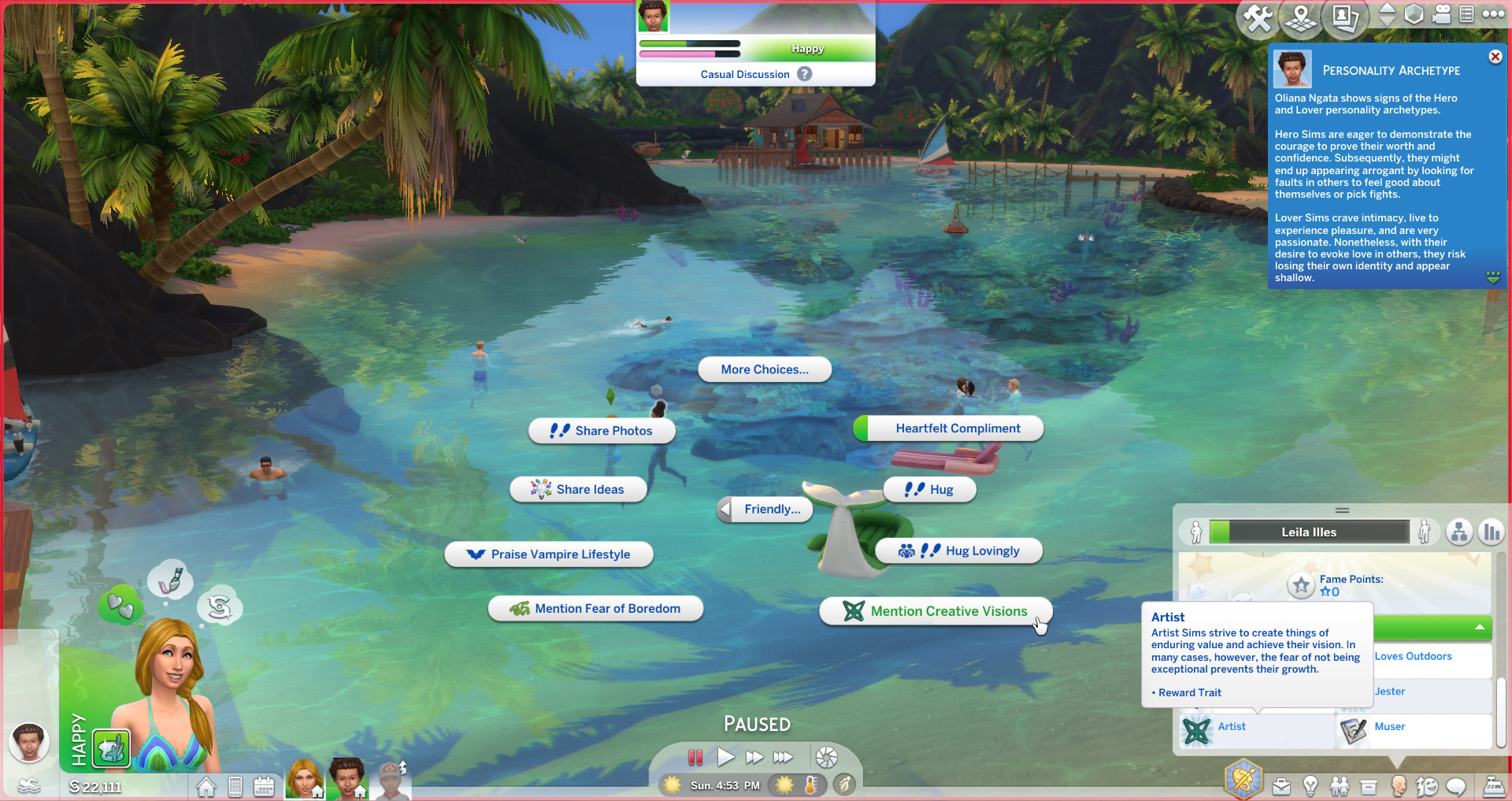
Task: Open the Career panel briefcase icon
Action: (1281, 786)
